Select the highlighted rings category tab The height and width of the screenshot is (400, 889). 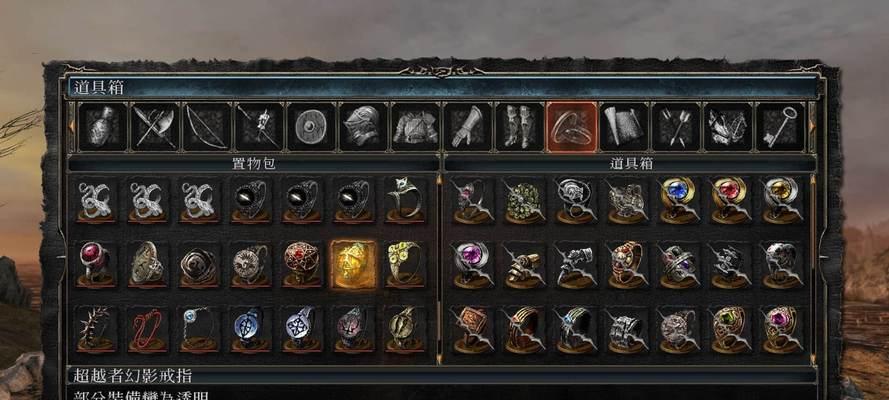572,127
